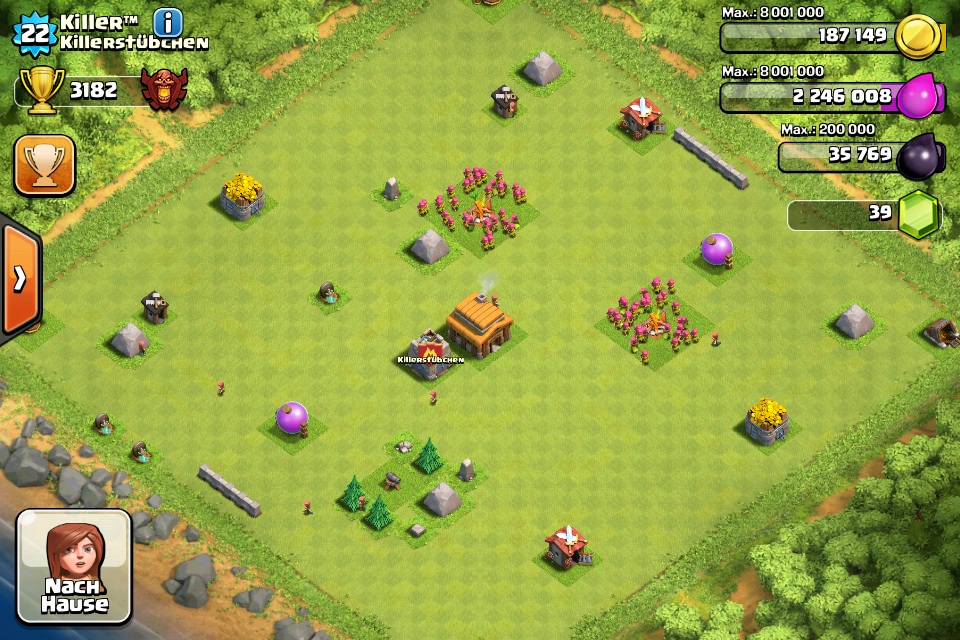Tap the Nach Hause return button
Screen dimensions: 960x640
[75, 566]
